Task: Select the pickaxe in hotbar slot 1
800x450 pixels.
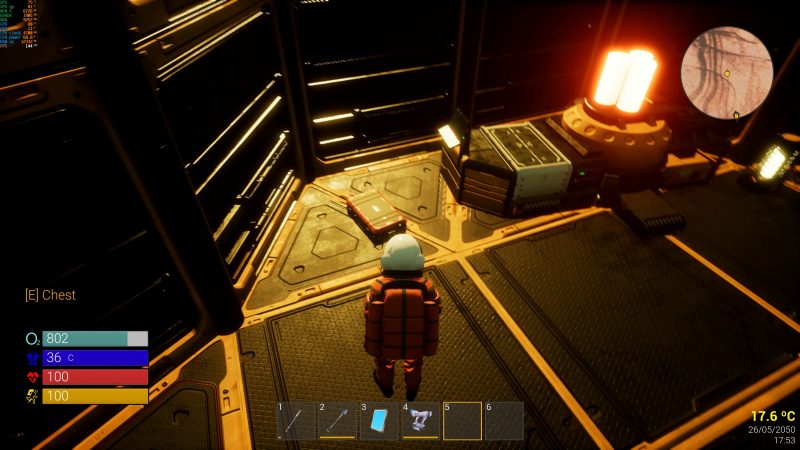Action: pyautogui.click(x=297, y=421)
